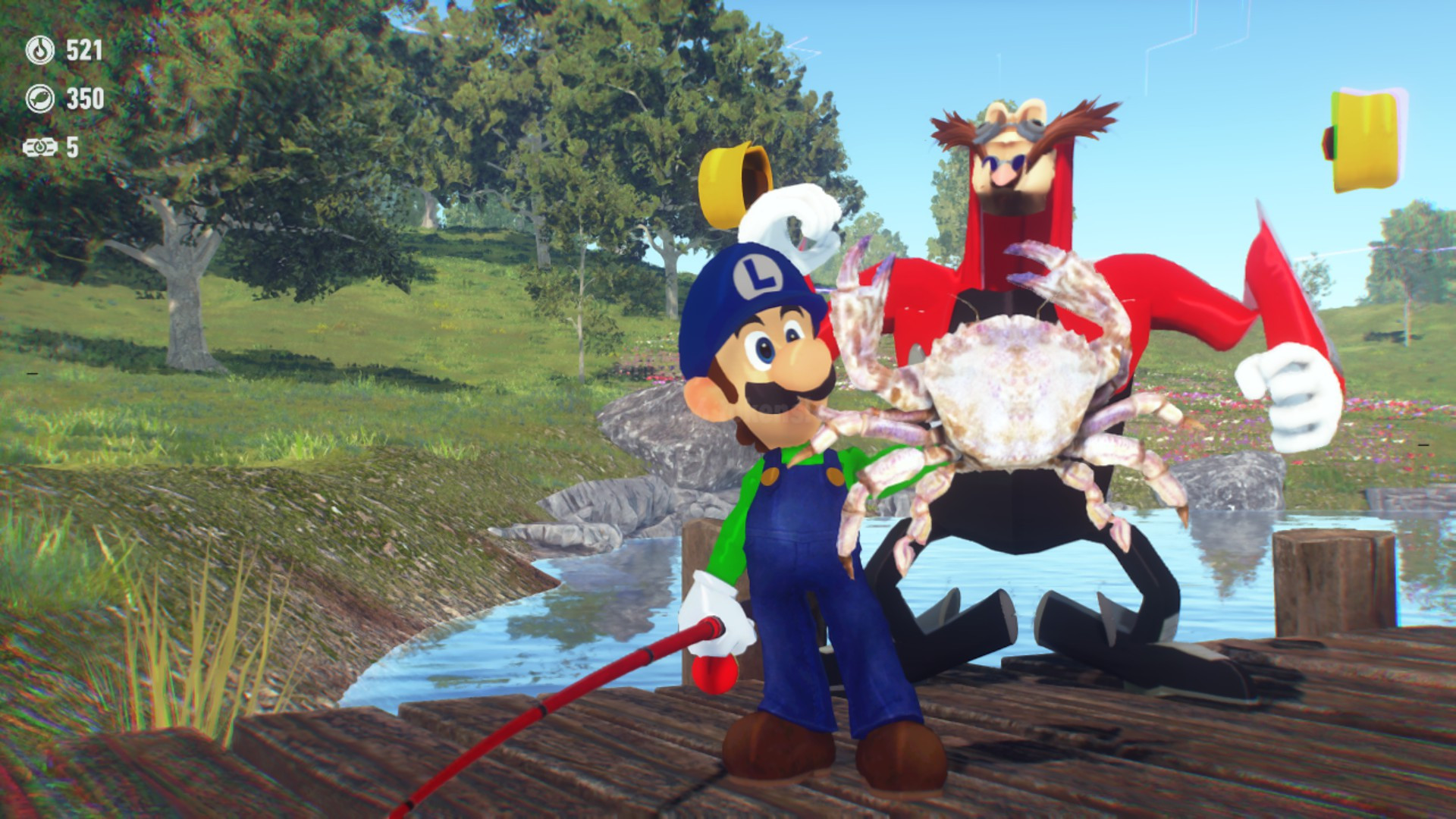Toggle the 350 fish counter display
Image resolution: width=1456 pixels, height=819 pixels.
click(x=86, y=97)
